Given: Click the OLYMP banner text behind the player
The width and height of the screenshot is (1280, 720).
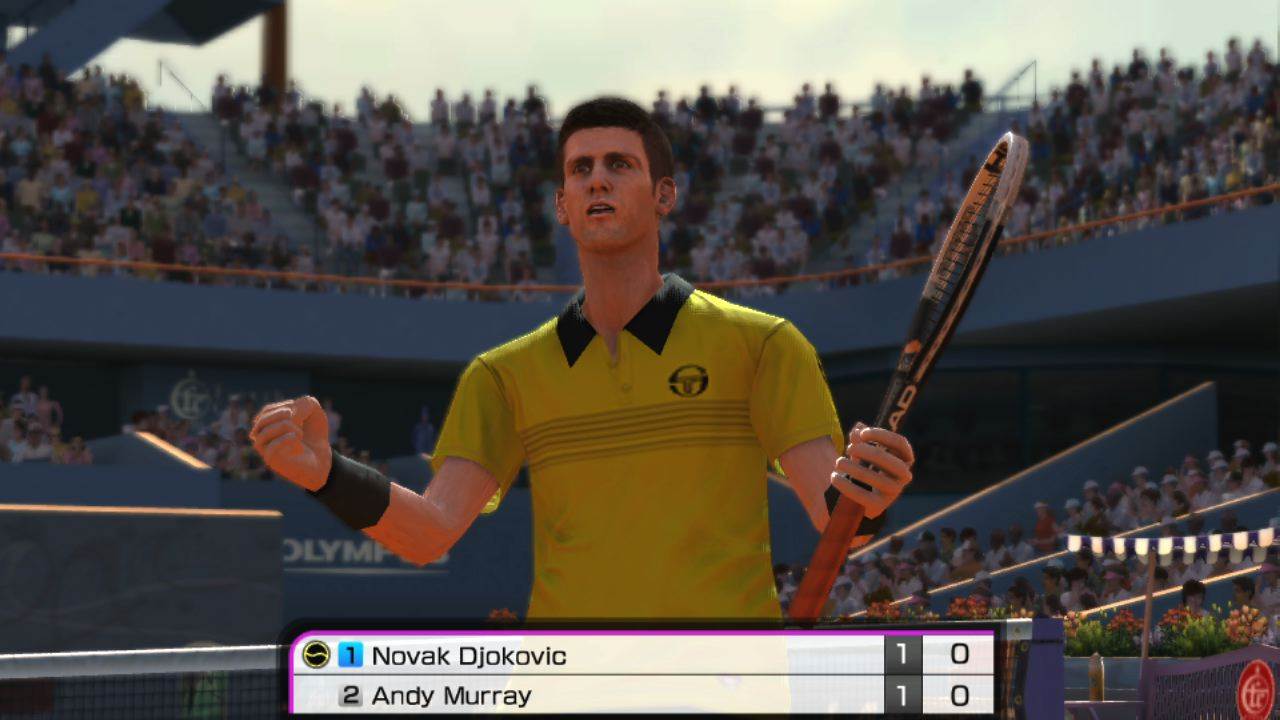Looking at the screenshot, I should 330,549.
